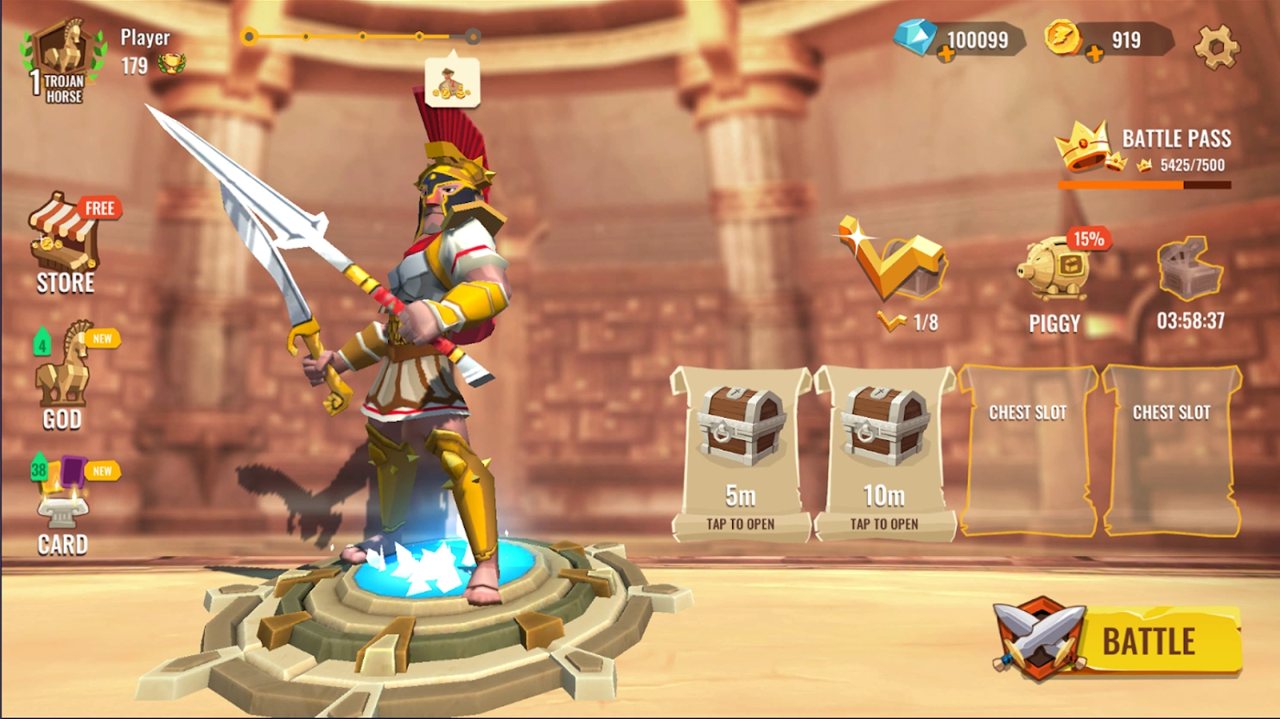Tap to open the 10m chest
The height and width of the screenshot is (719, 1280).
[x=884, y=452]
